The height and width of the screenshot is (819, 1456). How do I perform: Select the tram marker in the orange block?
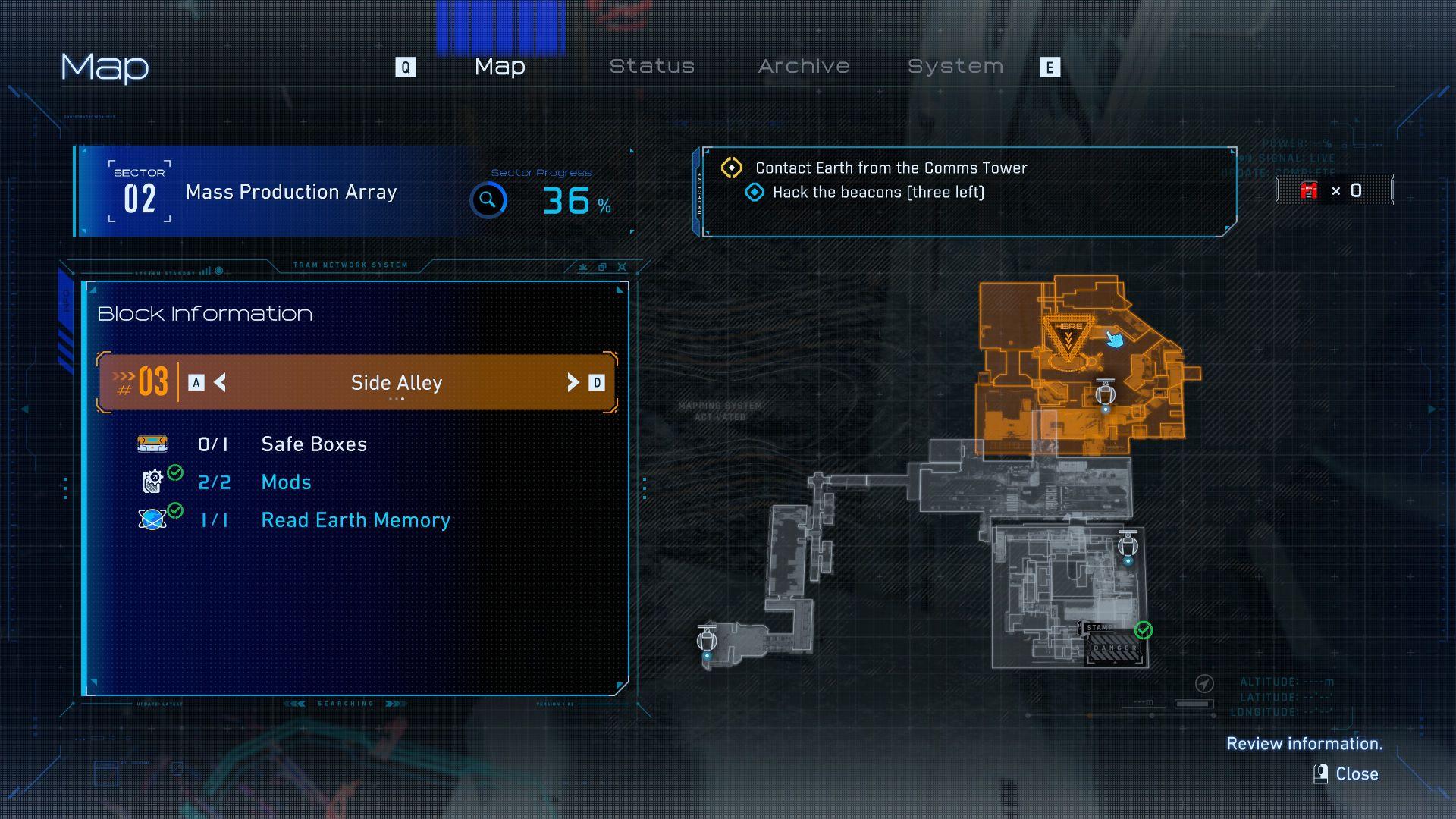tap(1105, 395)
